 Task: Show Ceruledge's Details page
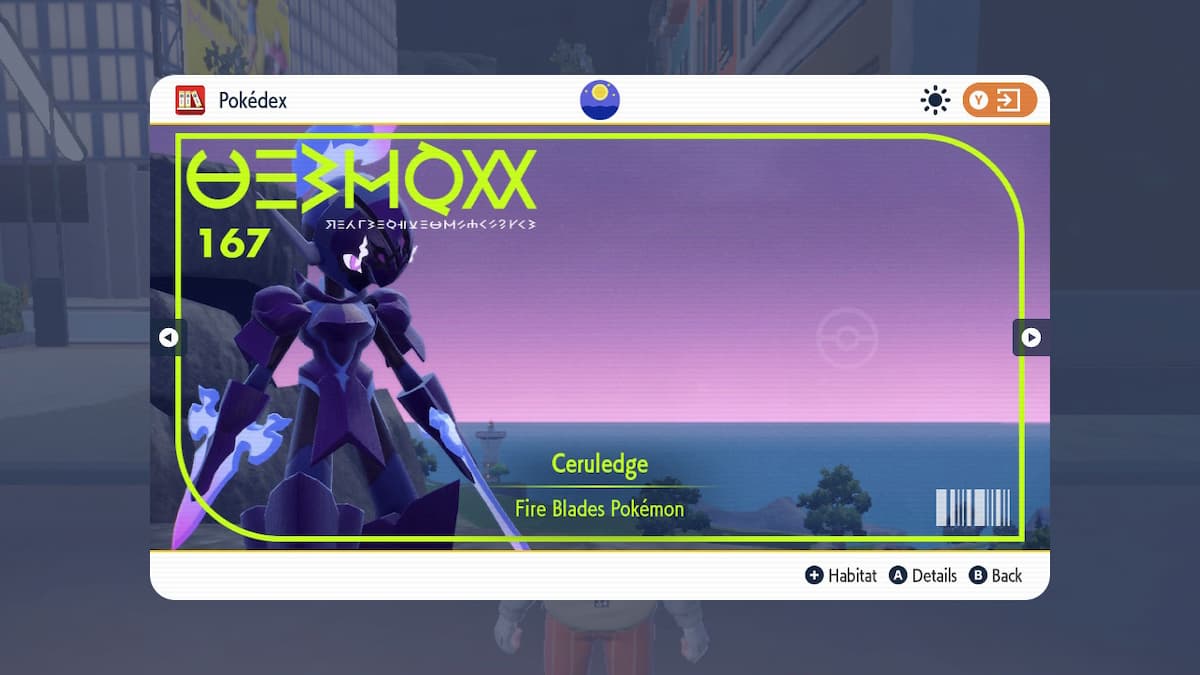(x=923, y=575)
